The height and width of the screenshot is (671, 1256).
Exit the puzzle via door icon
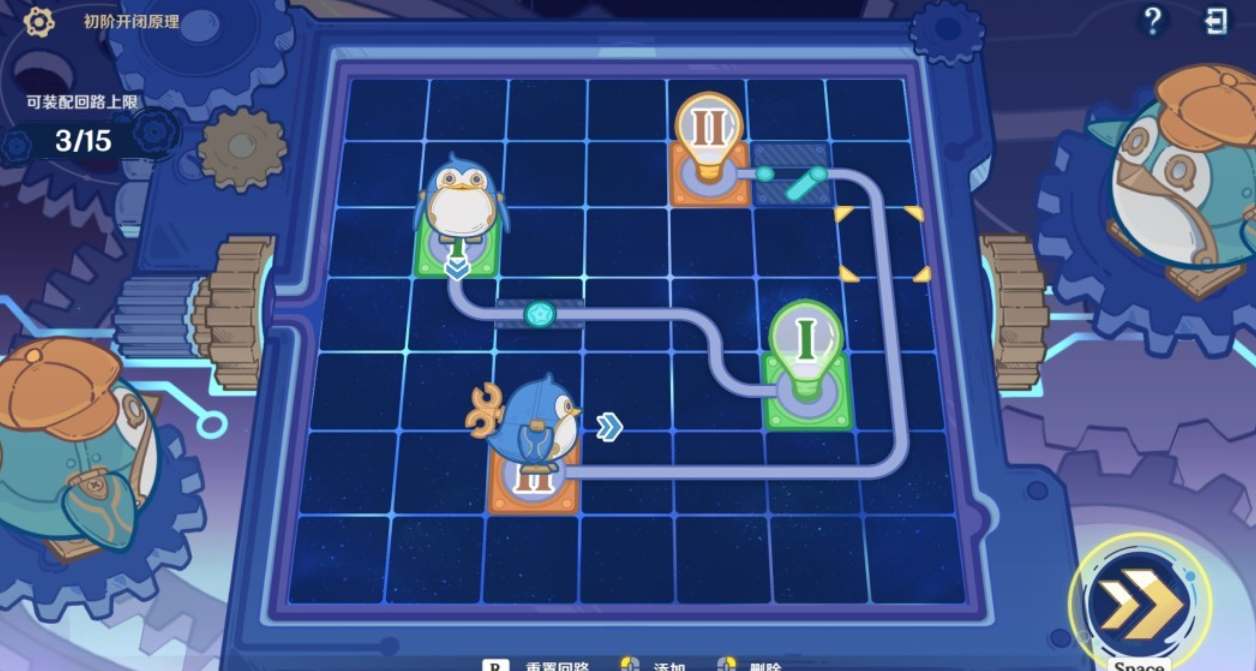click(x=1216, y=22)
